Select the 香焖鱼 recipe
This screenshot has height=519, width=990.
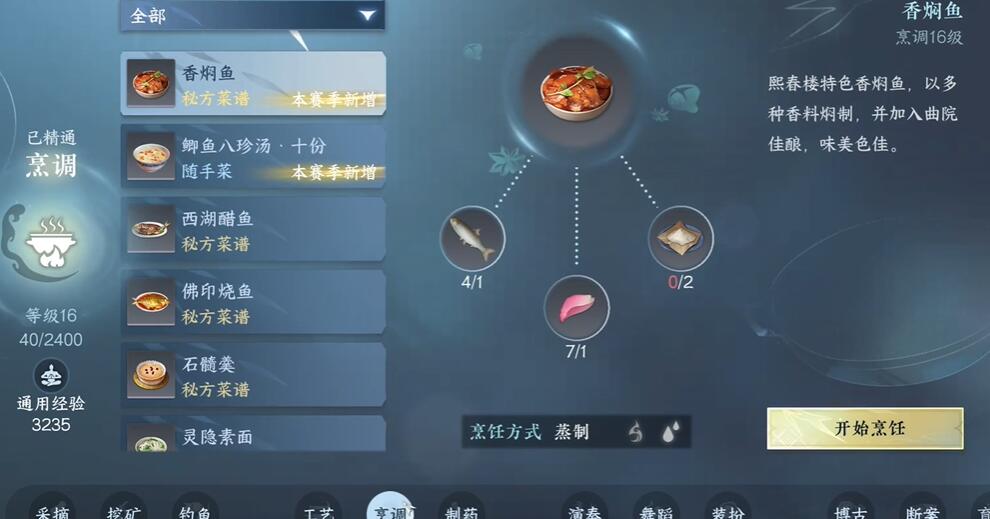tap(253, 84)
